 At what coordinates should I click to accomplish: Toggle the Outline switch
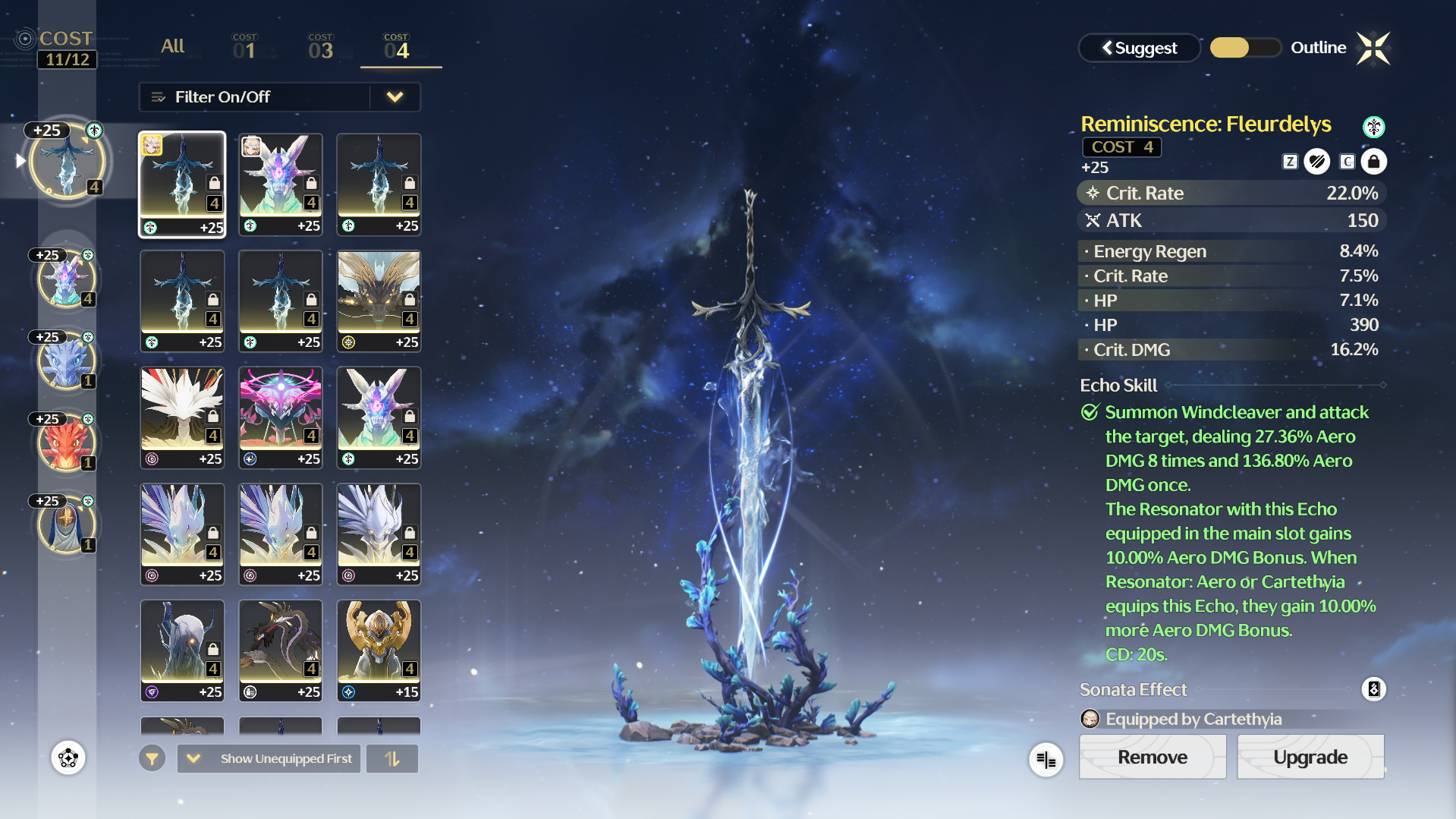coord(1245,48)
